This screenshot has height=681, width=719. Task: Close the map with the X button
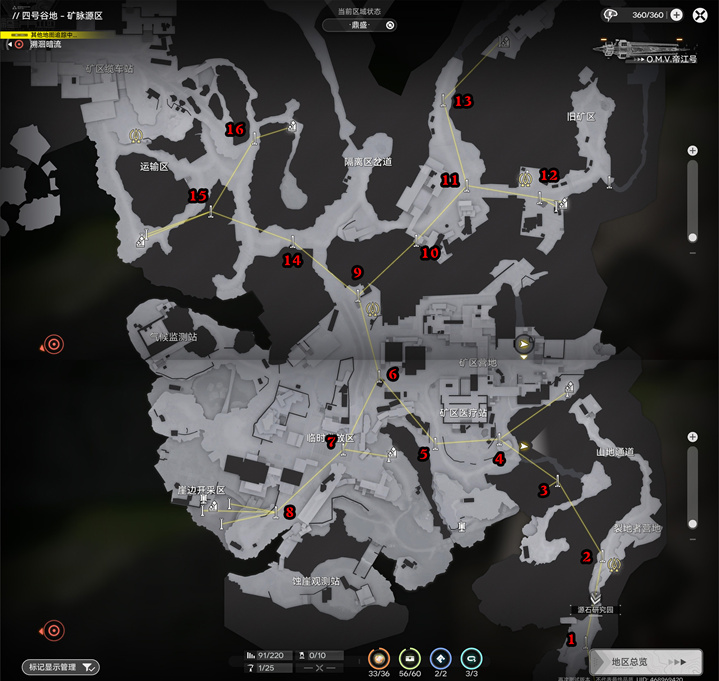pos(701,14)
